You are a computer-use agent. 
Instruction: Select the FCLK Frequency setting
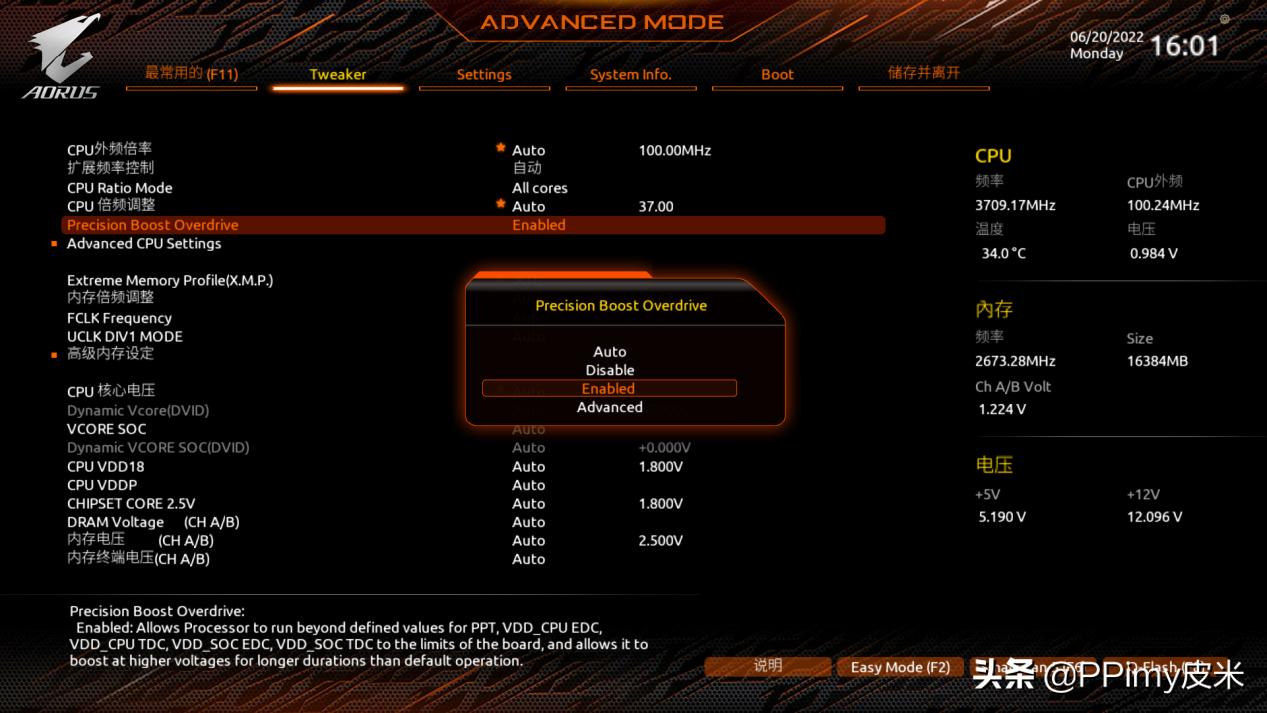click(119, 318)
